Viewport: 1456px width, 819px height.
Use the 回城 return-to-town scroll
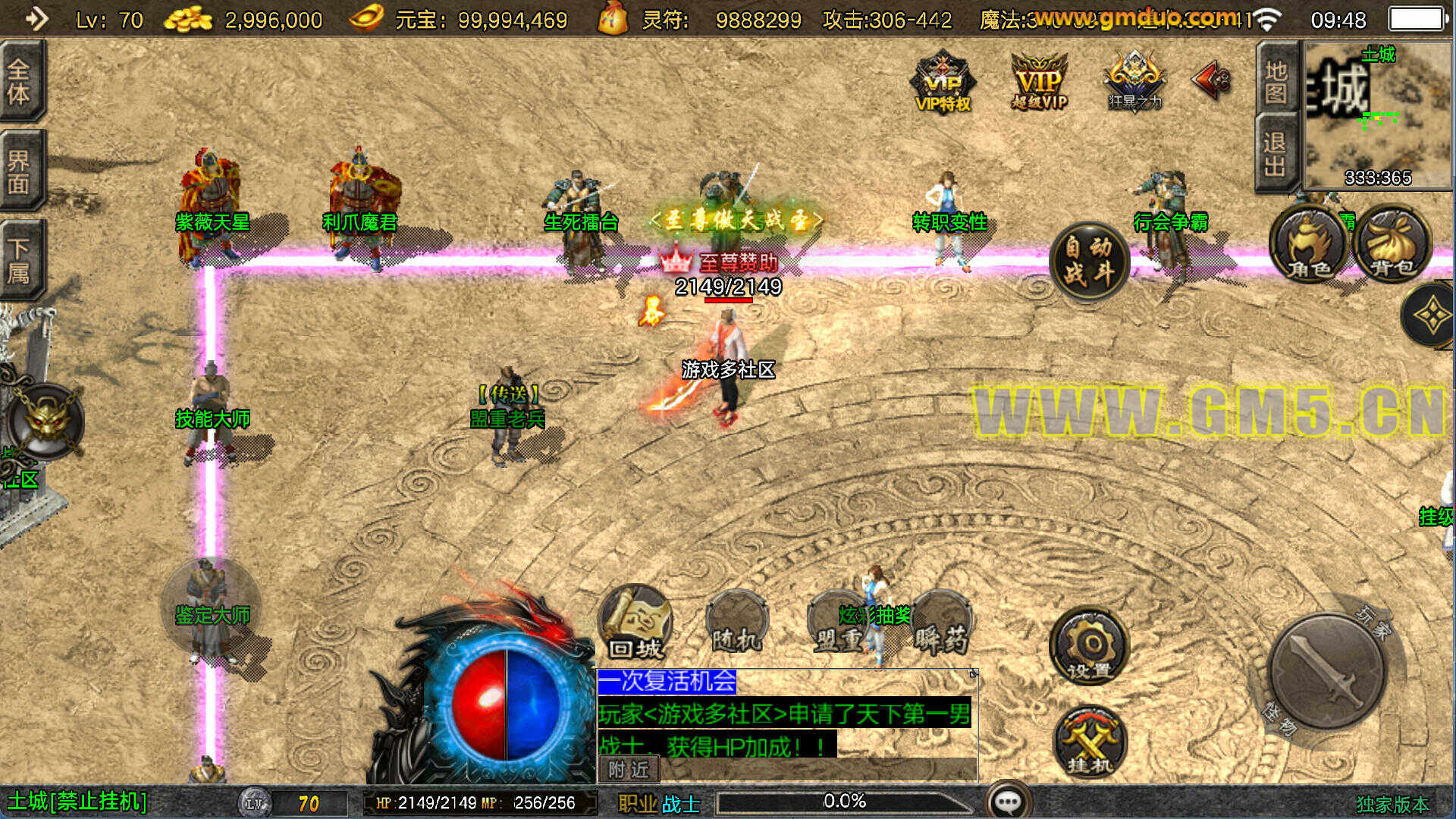point(635,623)
